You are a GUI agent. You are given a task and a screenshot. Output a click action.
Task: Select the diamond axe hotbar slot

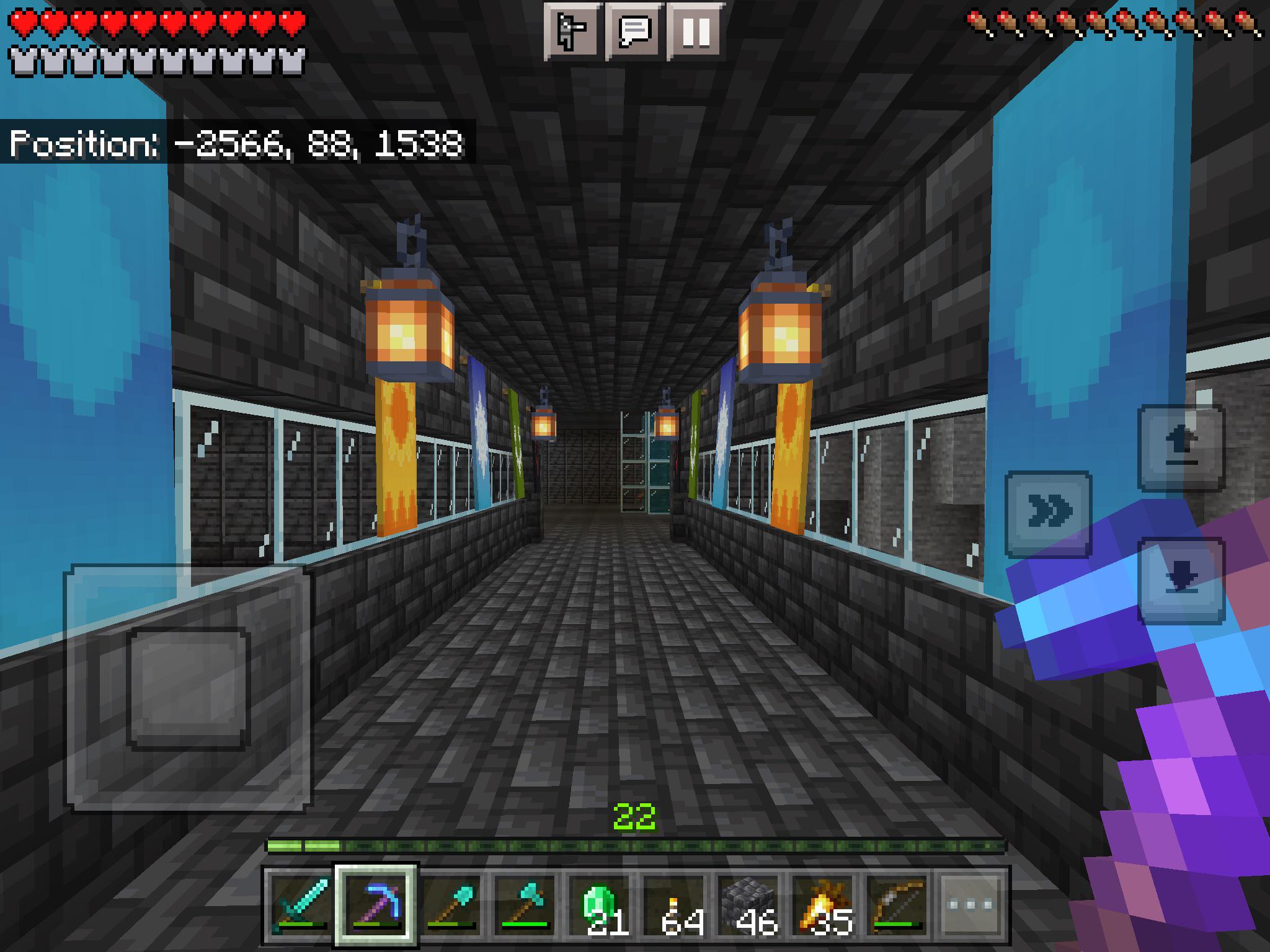(x=525, y=905)
